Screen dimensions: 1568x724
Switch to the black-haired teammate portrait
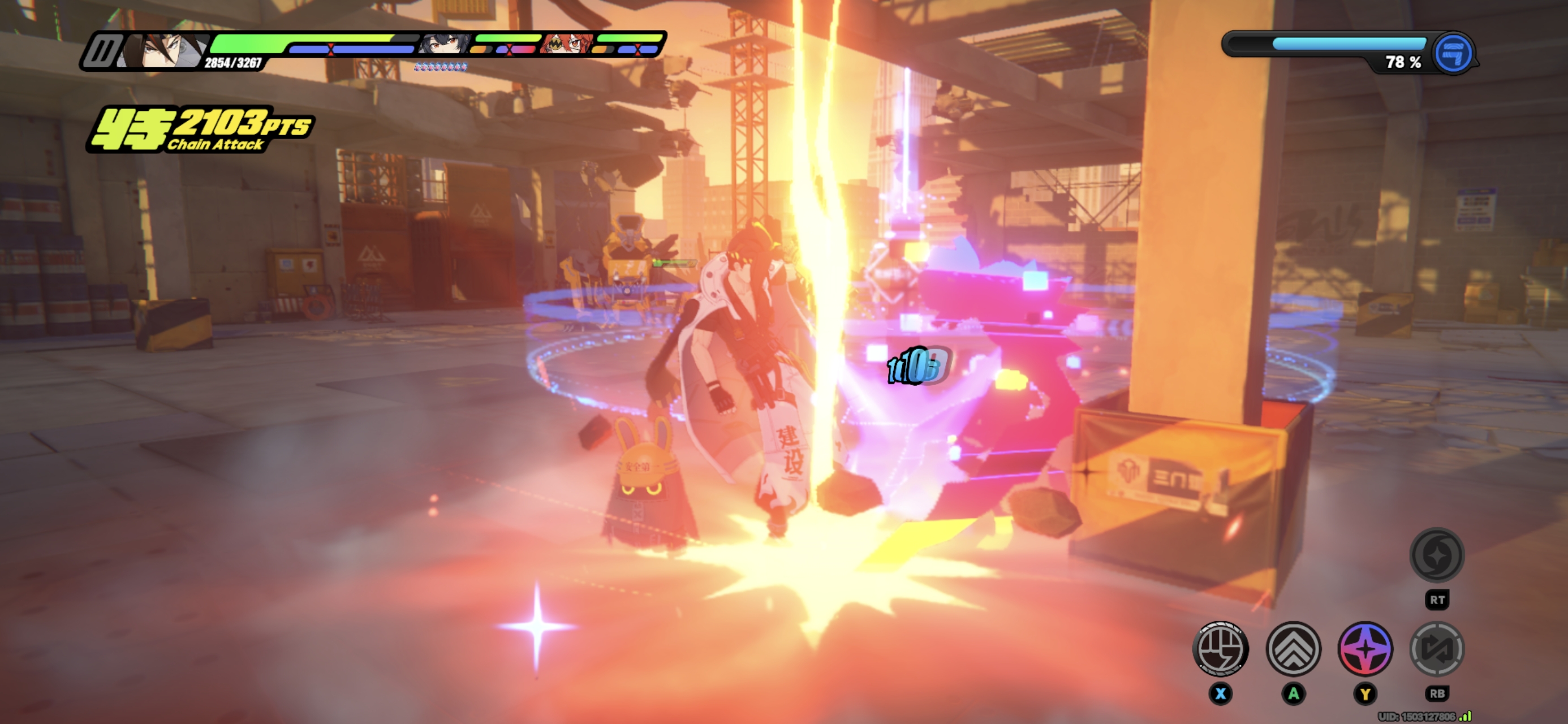click(x=445, y=45)
